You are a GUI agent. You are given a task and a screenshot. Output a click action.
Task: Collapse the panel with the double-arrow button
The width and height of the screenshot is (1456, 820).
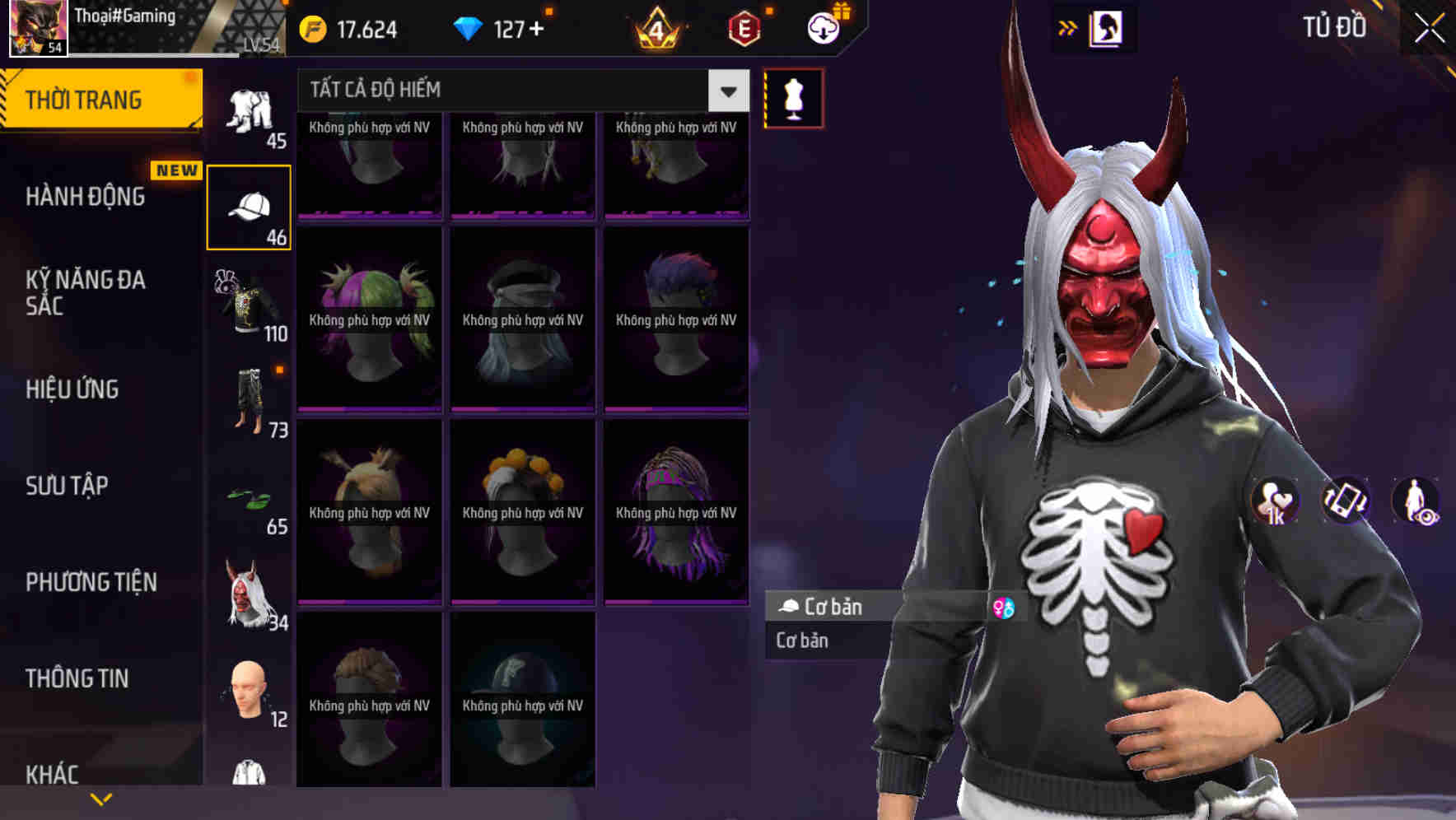click(1067, 27)
